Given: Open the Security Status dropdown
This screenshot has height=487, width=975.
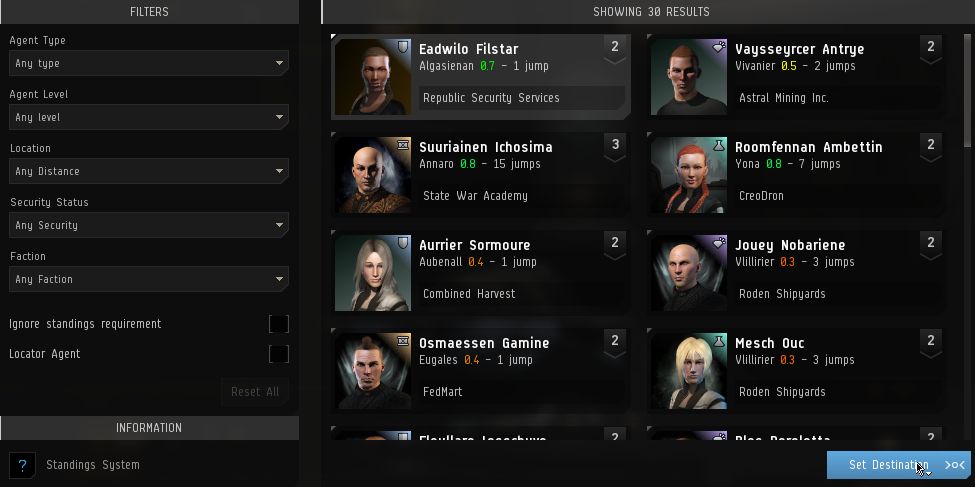Looking at the screenshot, I should point(149,225).
